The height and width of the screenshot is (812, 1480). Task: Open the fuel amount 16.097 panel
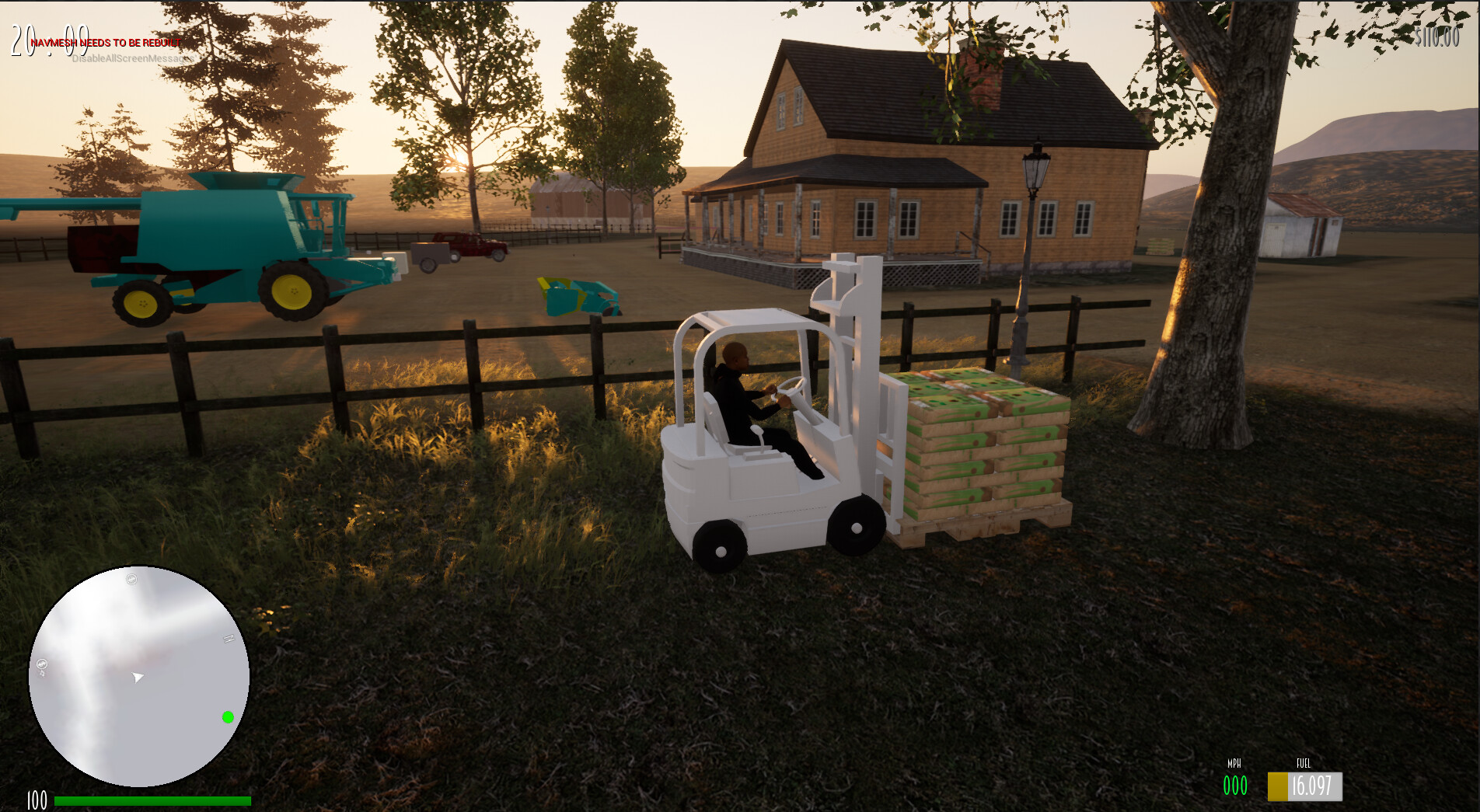point(1314,786)
